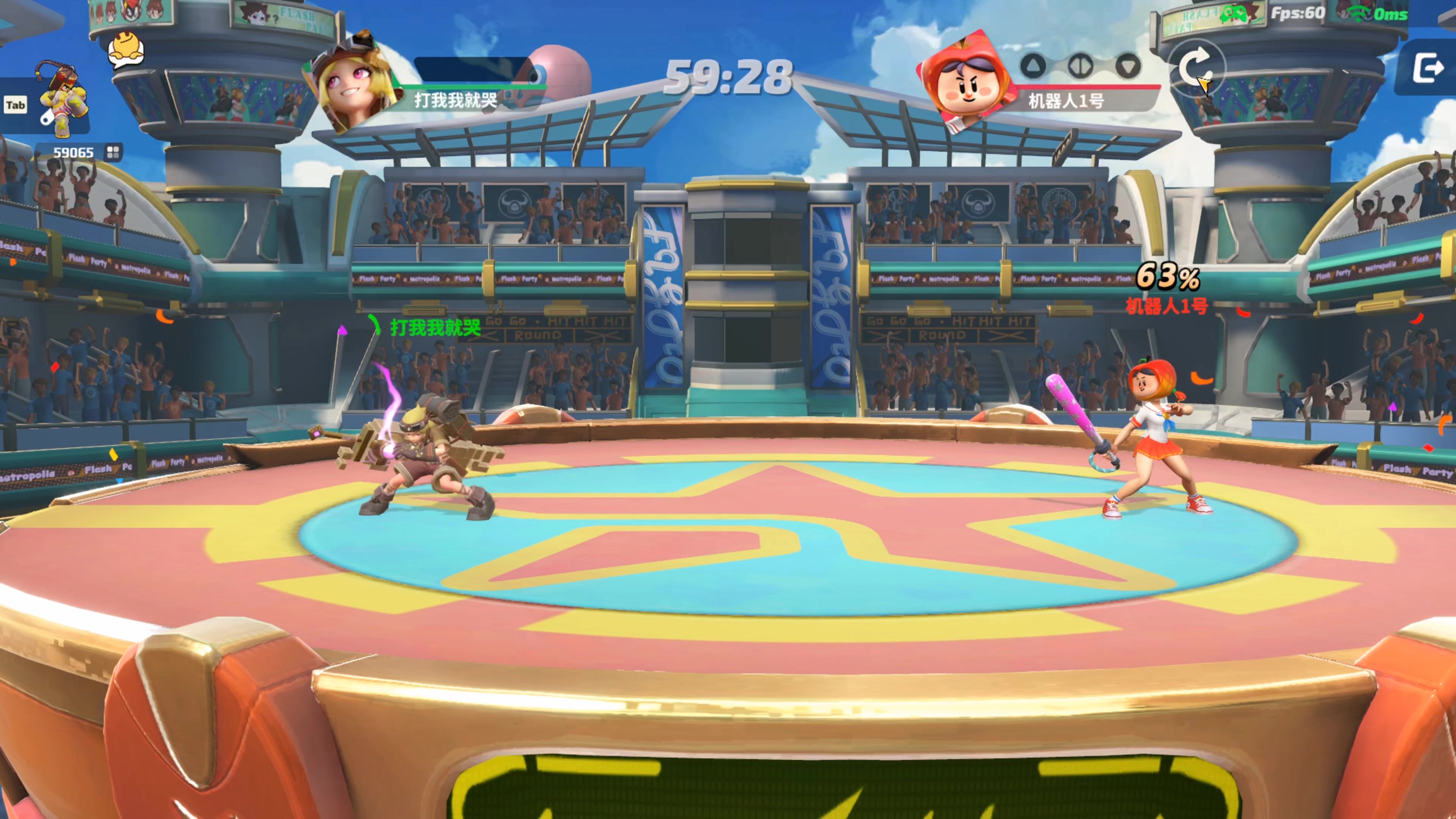Select the up-triangle bot option

coord(1033,66)
